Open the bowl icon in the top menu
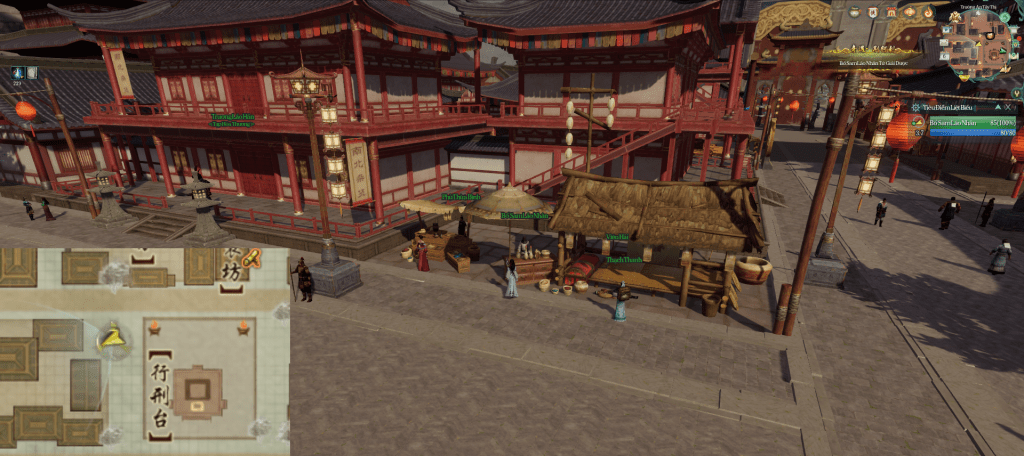The width and height of the screenshot is (1024, 456). [856, 12]
